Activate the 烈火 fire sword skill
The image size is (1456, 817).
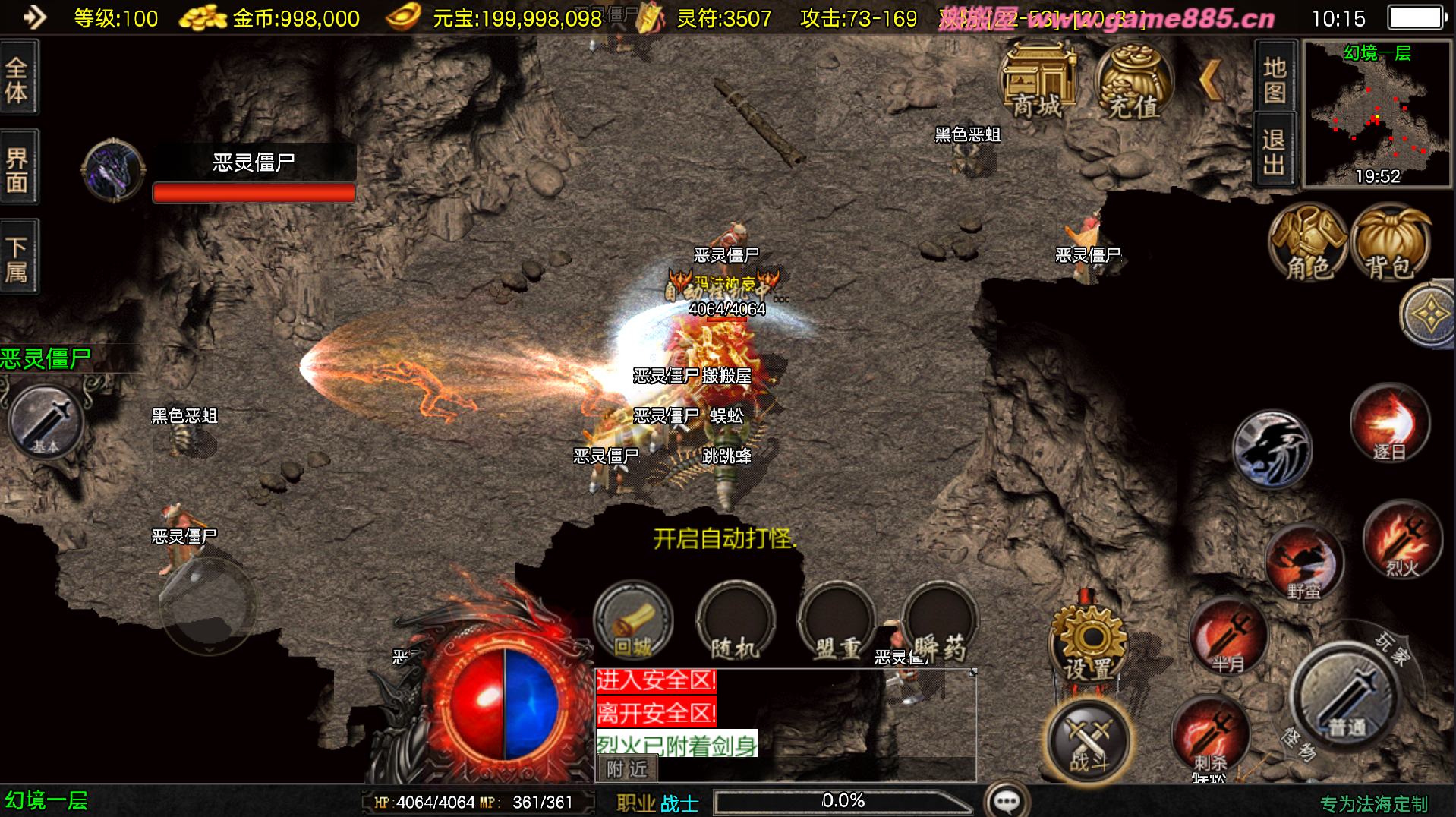point(1402,541)
